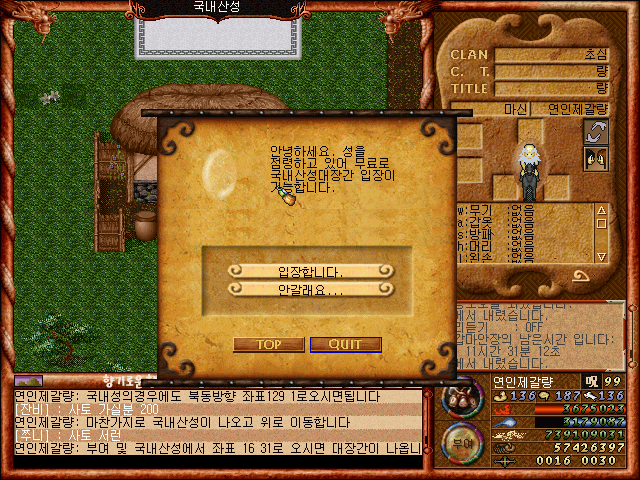This screenshot has height=480, width=640.
Task: Click the small landscape icon above chat
Action: (x=28, y=381)
